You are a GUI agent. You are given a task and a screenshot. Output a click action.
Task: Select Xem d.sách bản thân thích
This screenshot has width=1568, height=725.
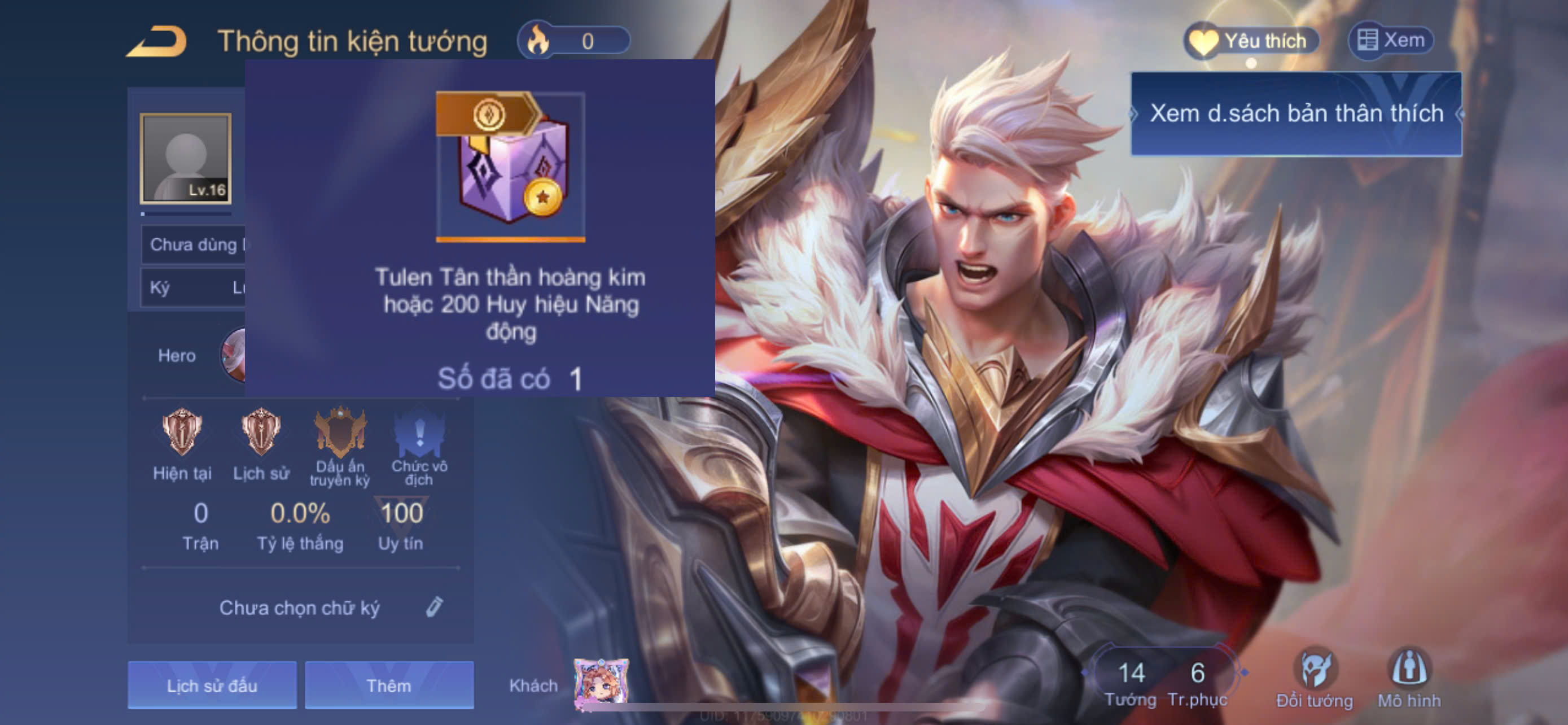click(x=1296, y=114)
